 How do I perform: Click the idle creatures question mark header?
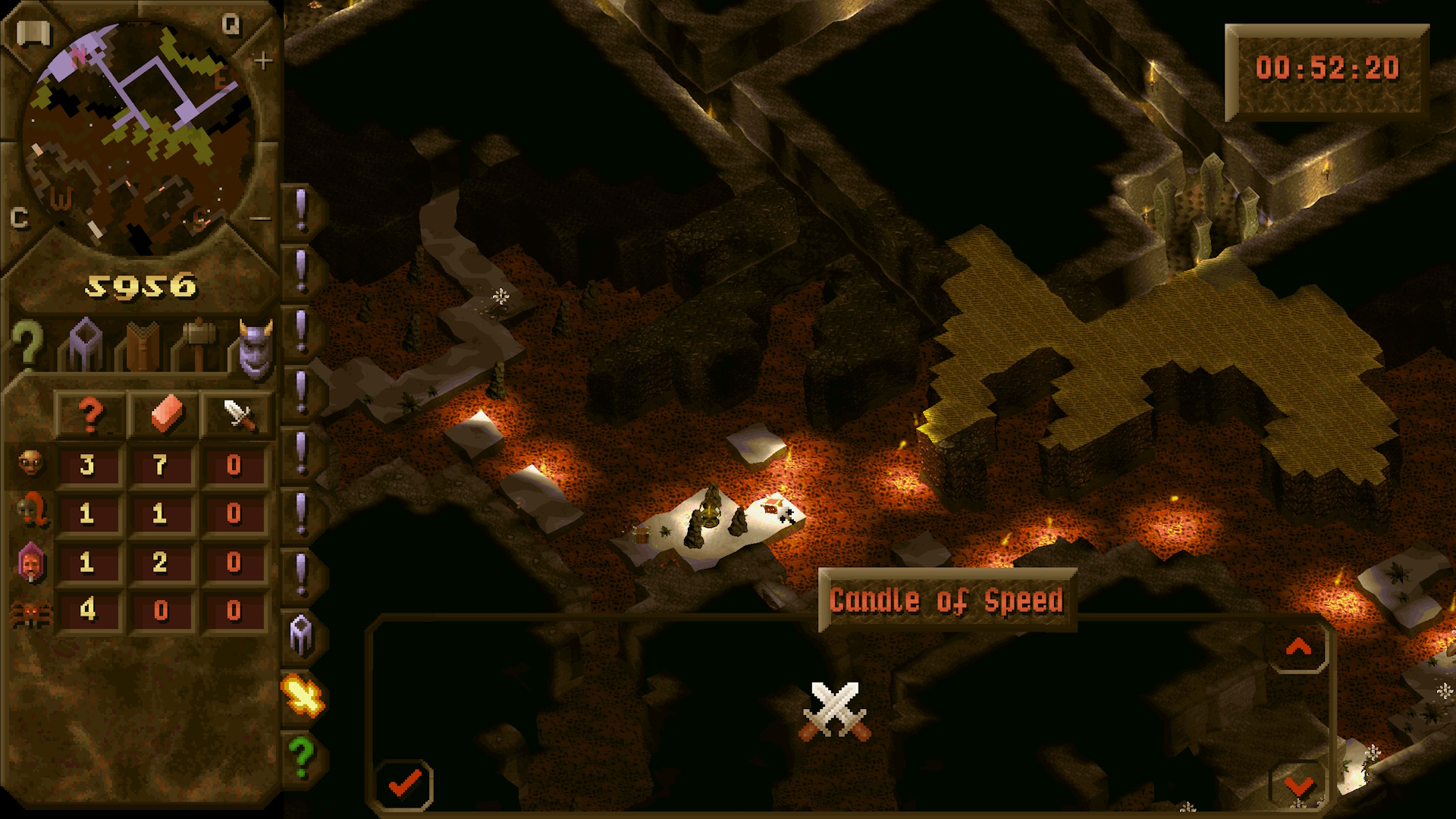tap(89, 415)
